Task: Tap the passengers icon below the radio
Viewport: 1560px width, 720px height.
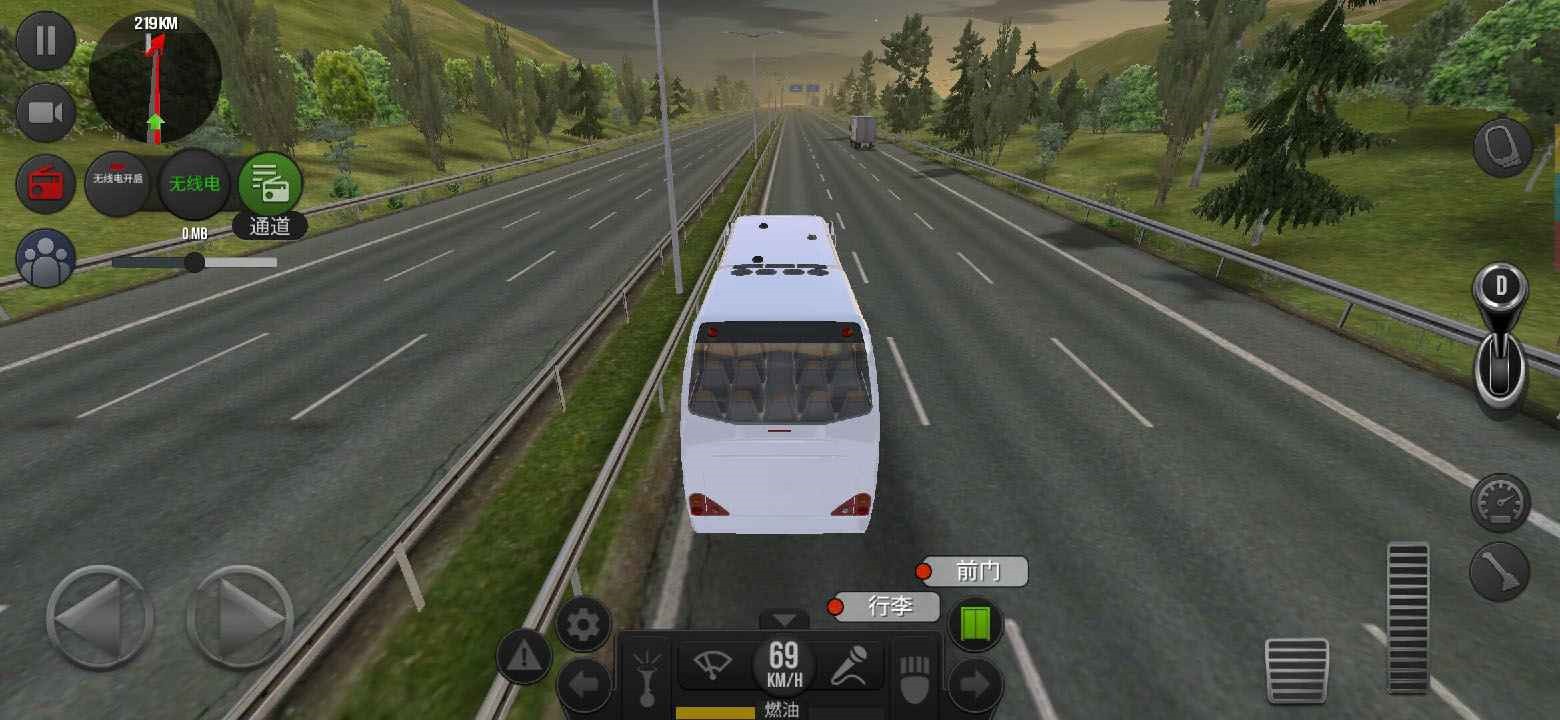Action: click(44, 258)
